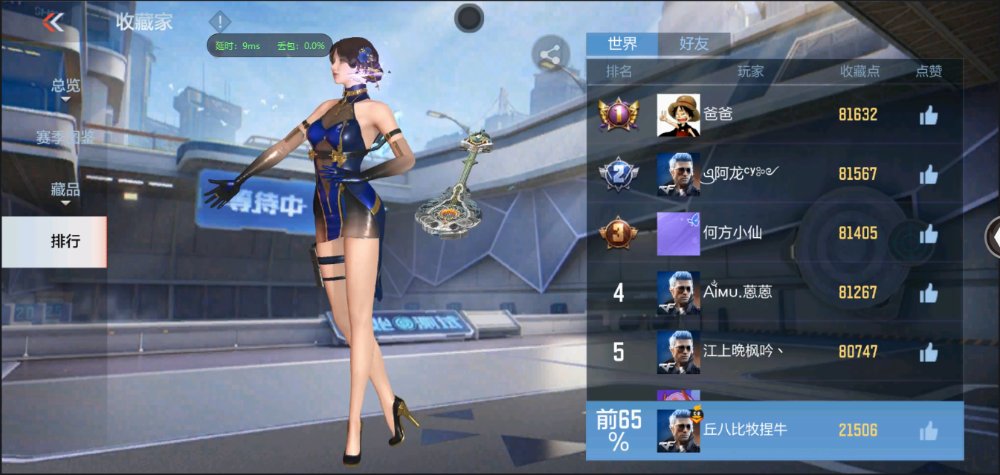Open 何方小仙's purple avatar profile
Screen dimensions: 1000x475
tap(677, 234)
